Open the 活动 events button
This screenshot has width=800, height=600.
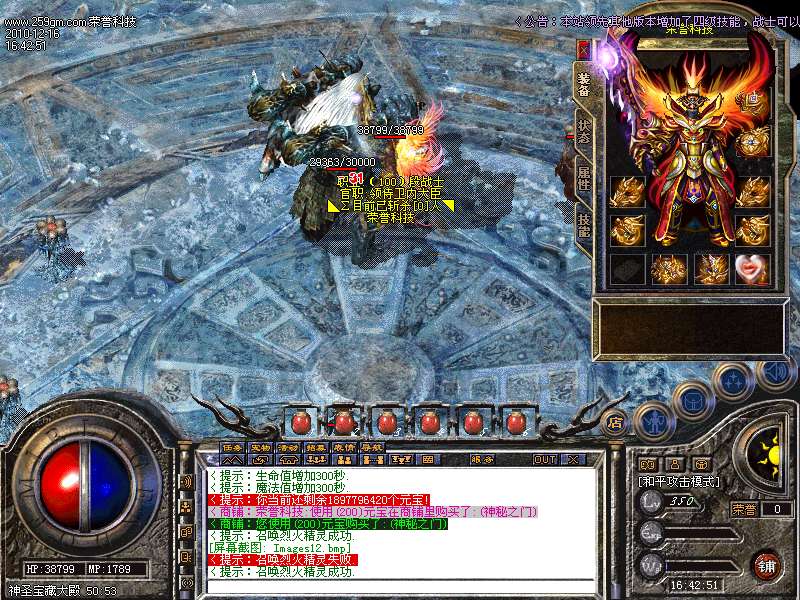coord(288,446)
